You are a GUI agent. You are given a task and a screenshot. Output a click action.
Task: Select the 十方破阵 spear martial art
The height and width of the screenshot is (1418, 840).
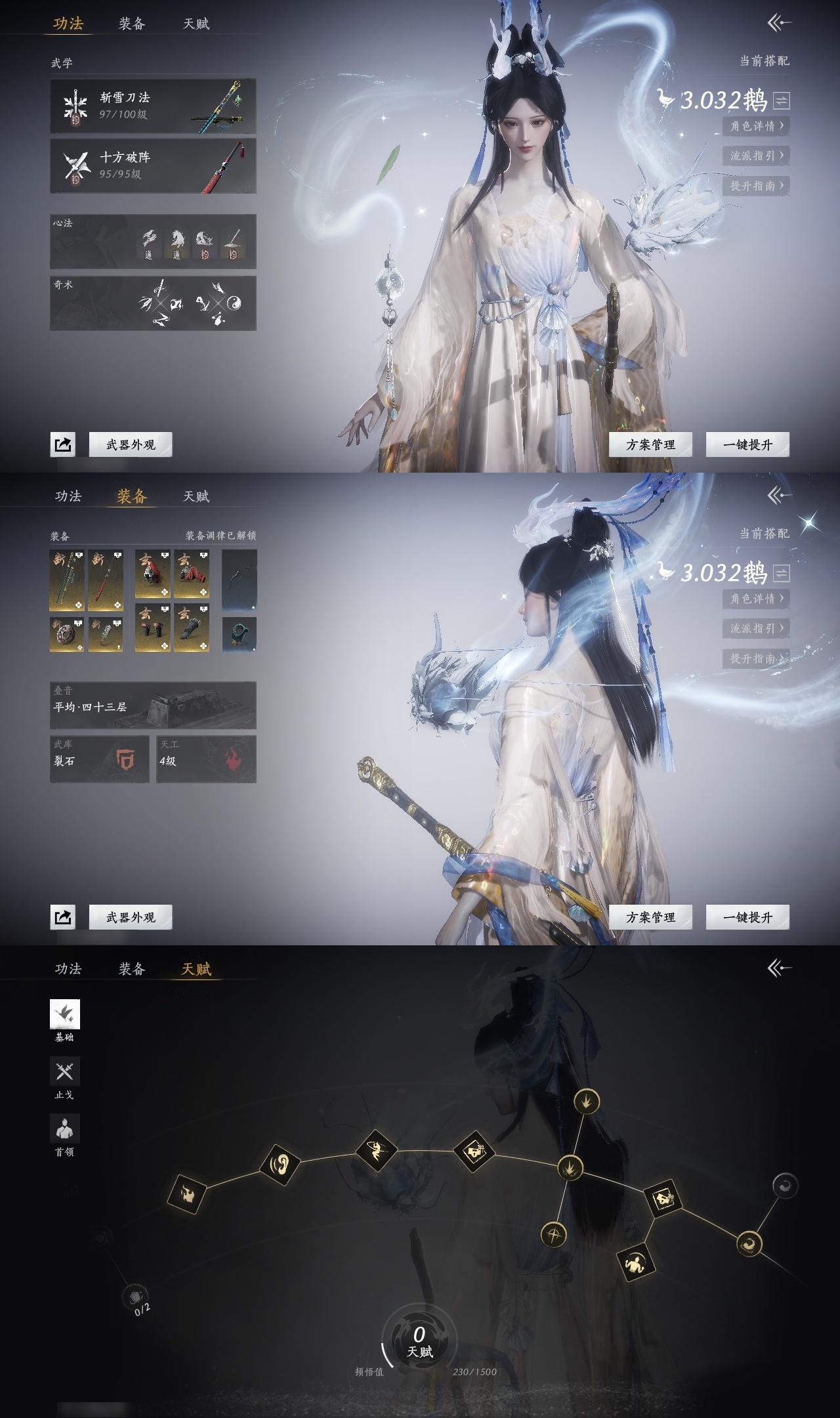coord(153,166)
